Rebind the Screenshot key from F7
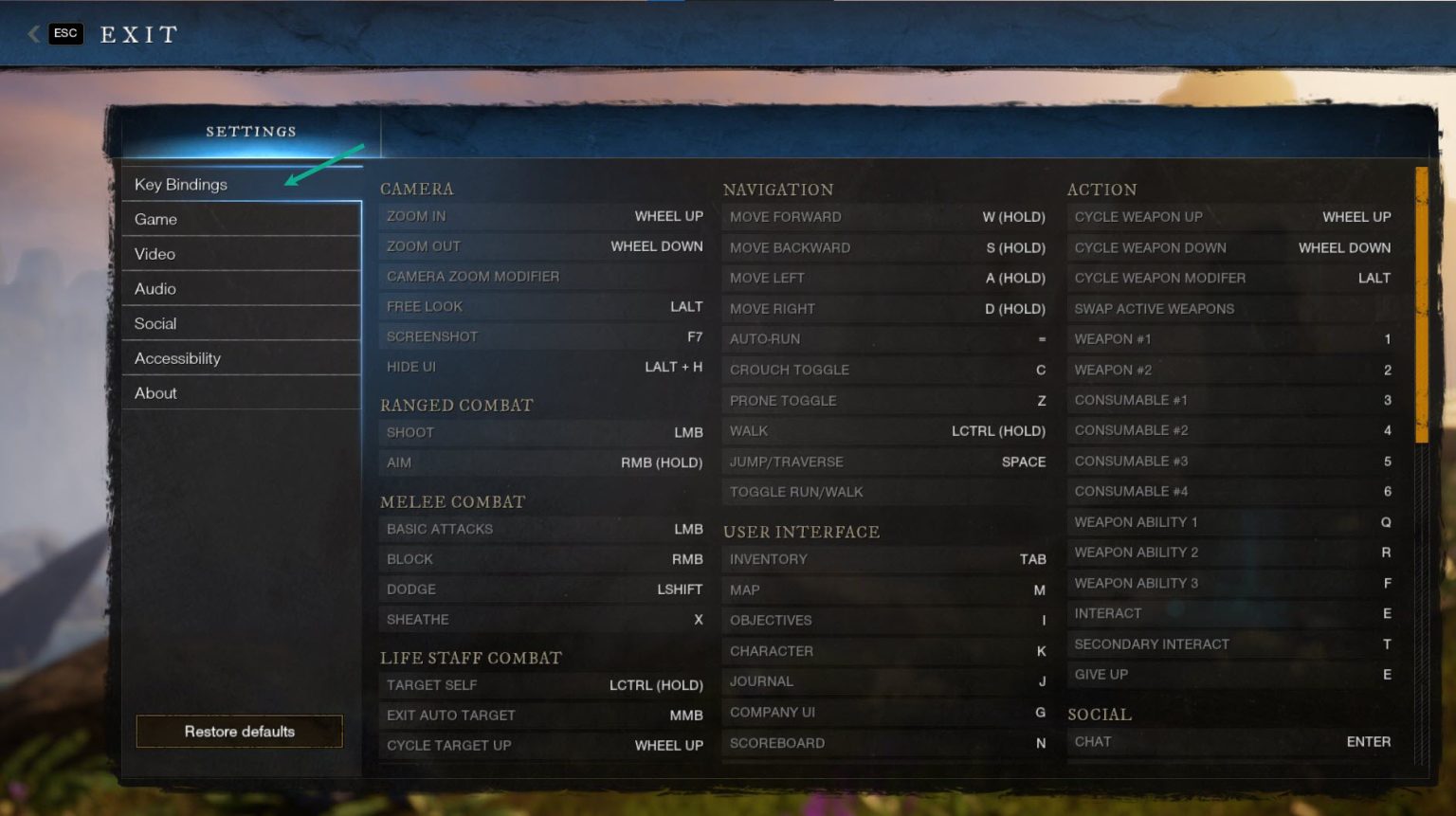Screen dimensions: 1456x816 pos(542,335)
